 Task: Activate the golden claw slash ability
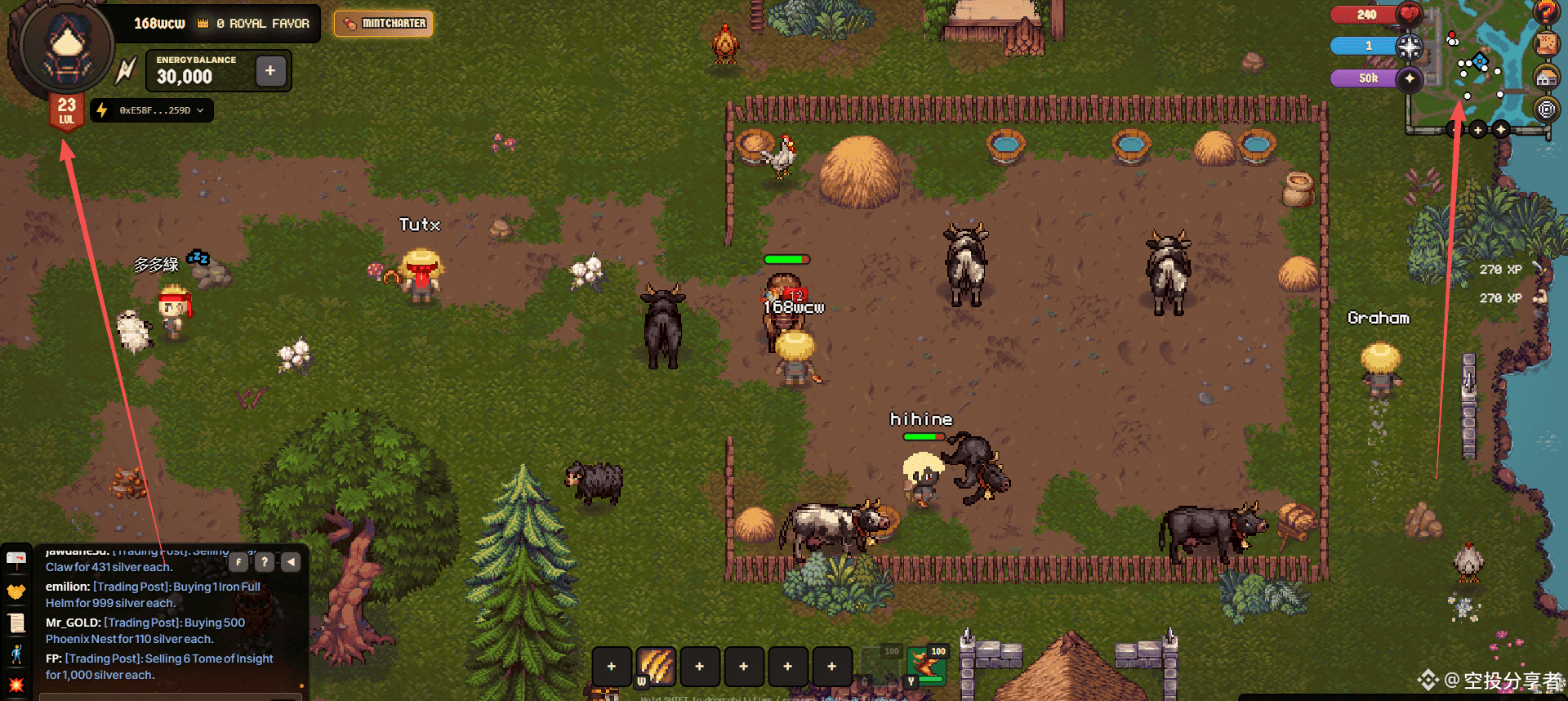click(656, 666)
